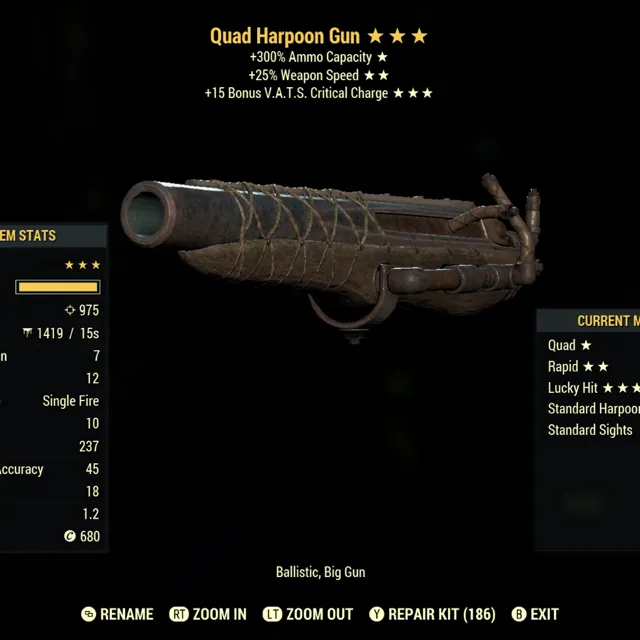Select the Zoom Out button
Viewport: 640px width, 640px height.
point(310,614)
